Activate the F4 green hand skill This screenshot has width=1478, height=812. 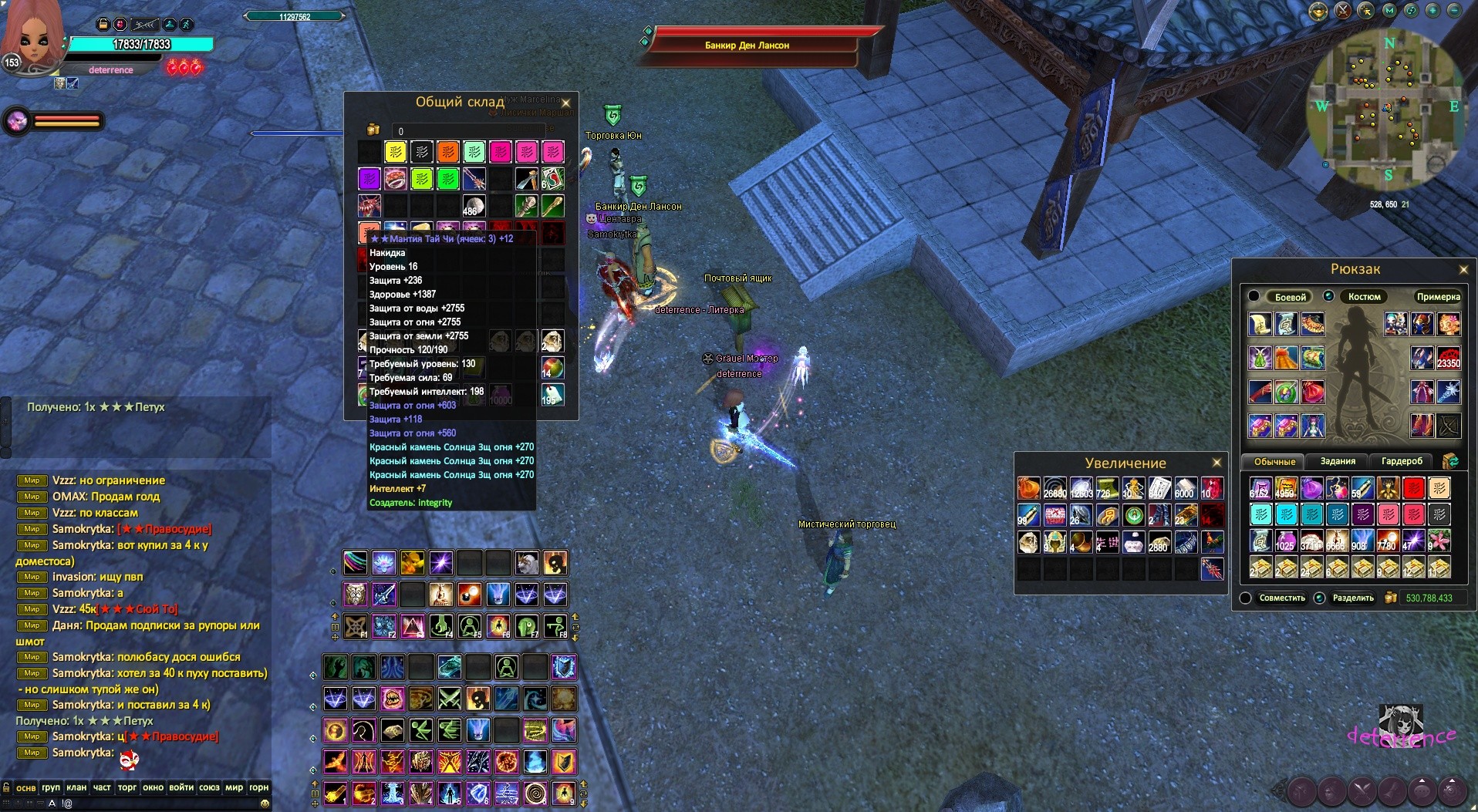(x=440, y=625)
